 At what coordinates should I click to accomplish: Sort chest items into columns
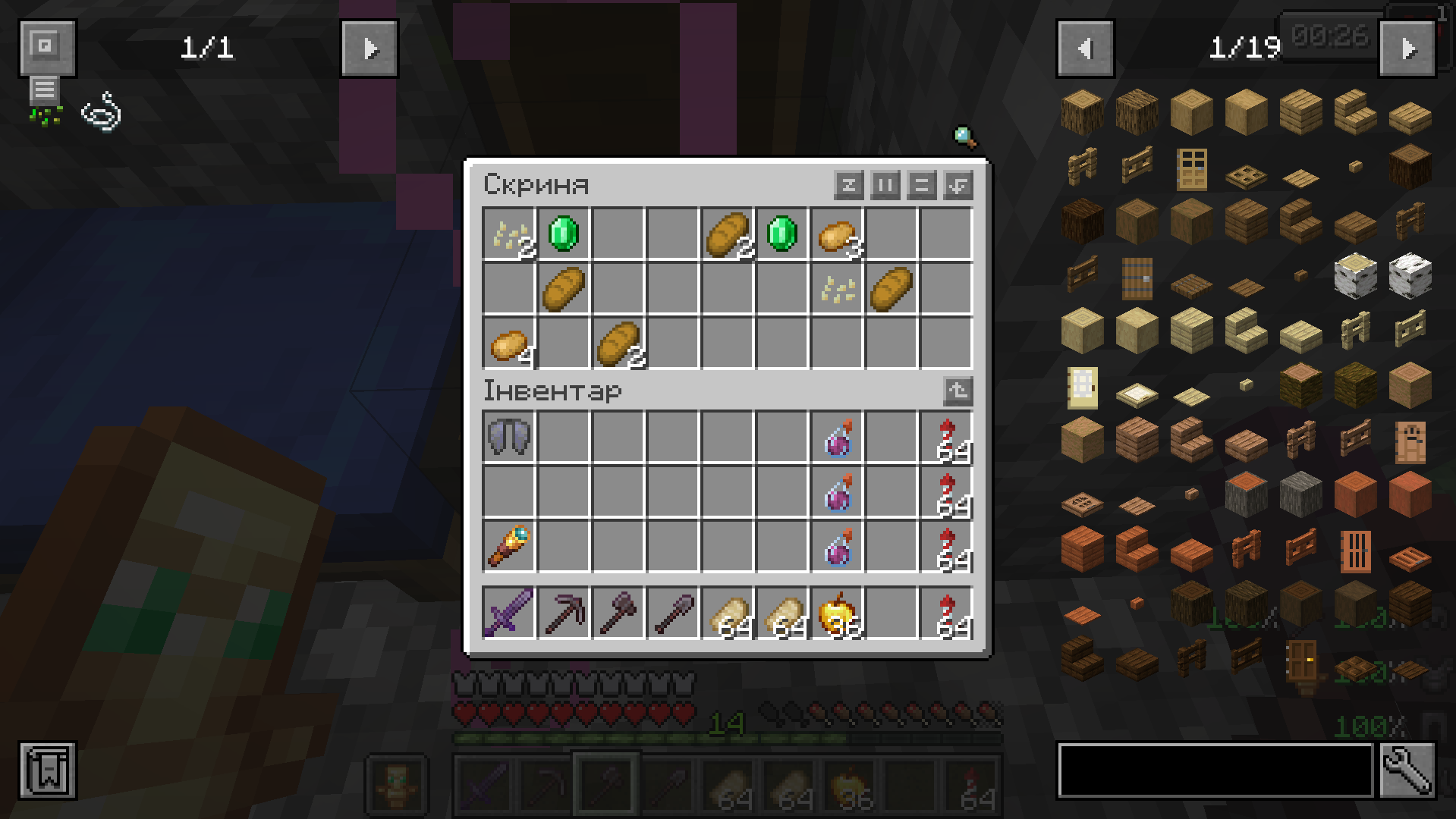pyautogui.click(x=885, y=186)
